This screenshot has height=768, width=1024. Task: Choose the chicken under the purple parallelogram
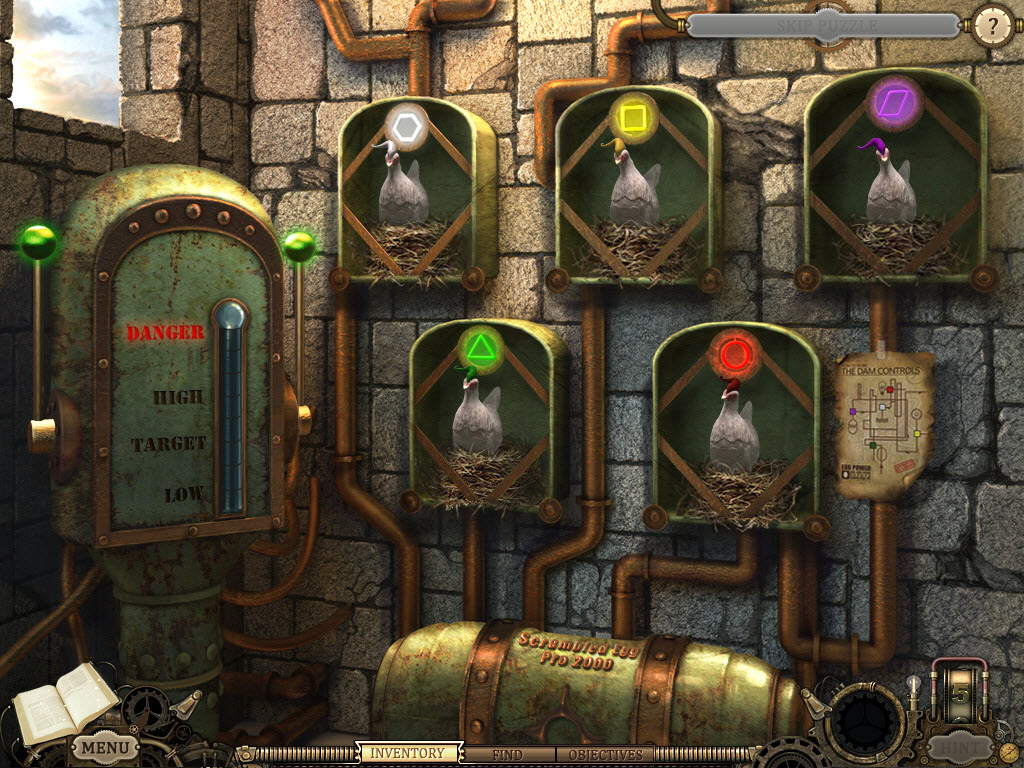890,190
